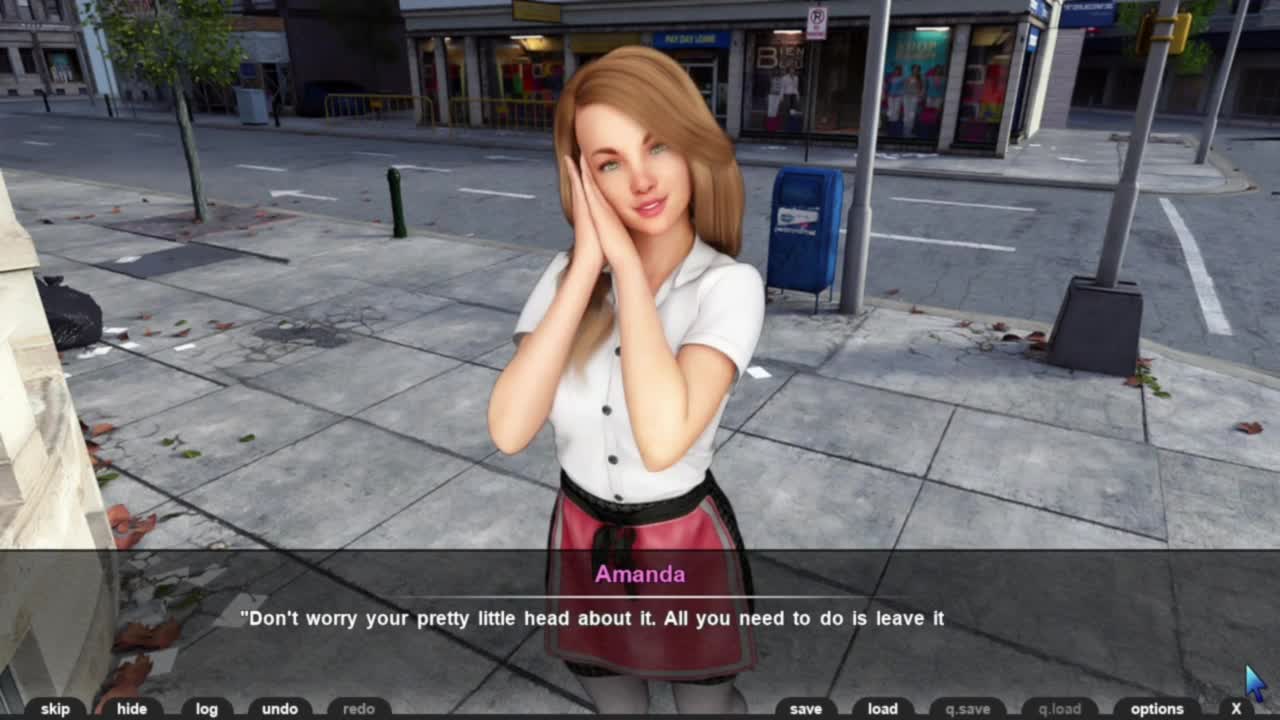Undo the last dialogue line
The width and height of the screenshot is (1280, 720).
click(280, 709)
